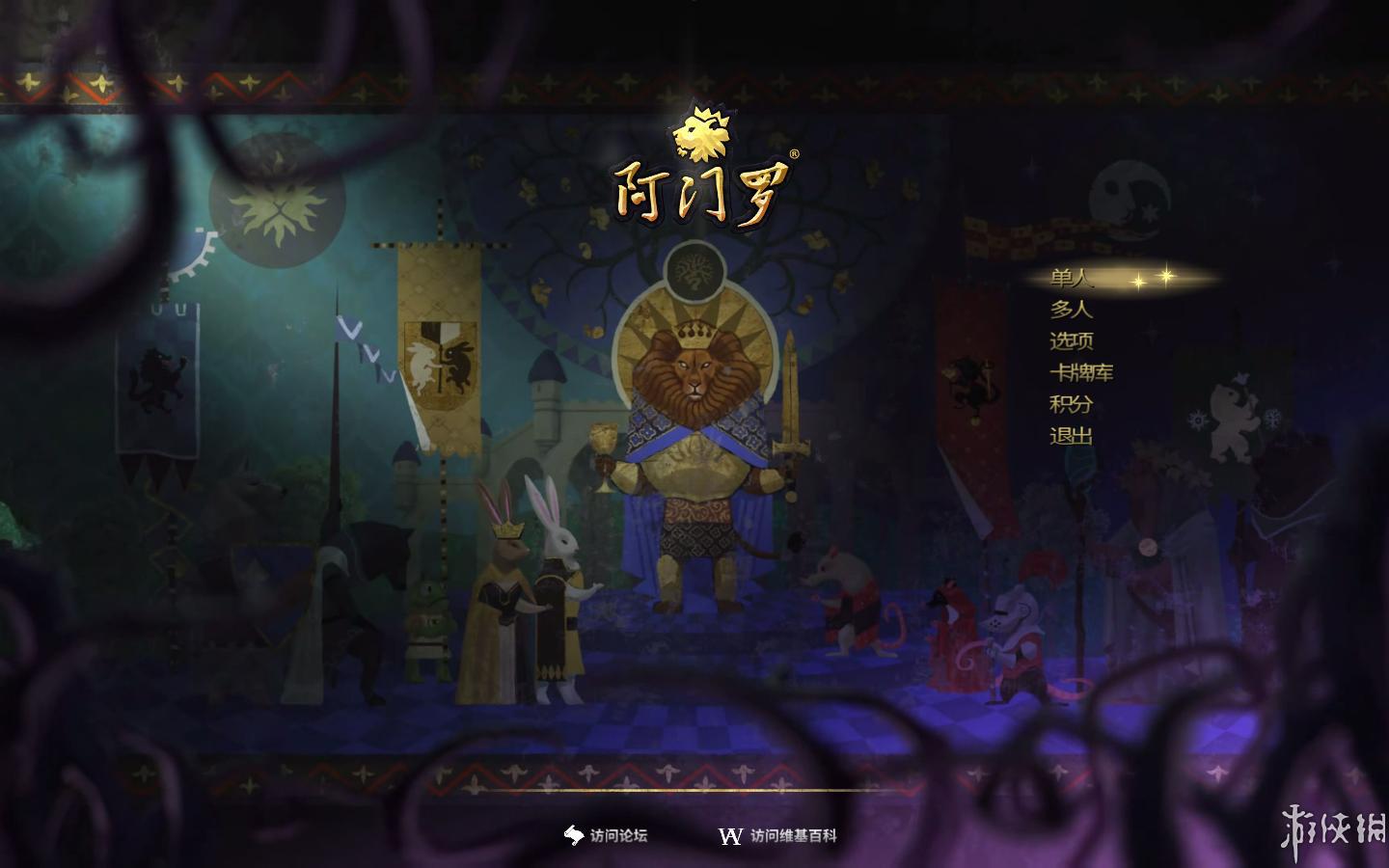
Task: View the 积分 score screen
Action: coord(1071,404)
